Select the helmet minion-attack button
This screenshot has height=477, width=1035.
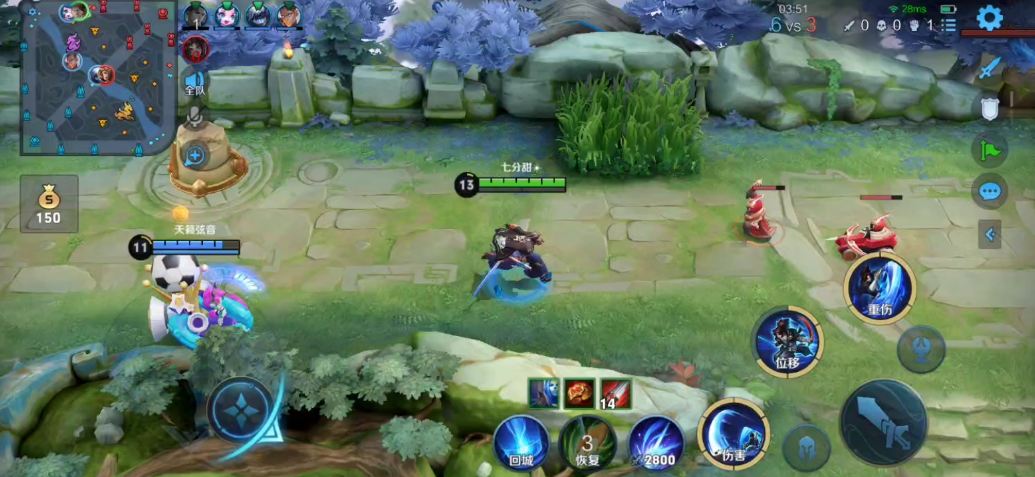coord(806,448)
